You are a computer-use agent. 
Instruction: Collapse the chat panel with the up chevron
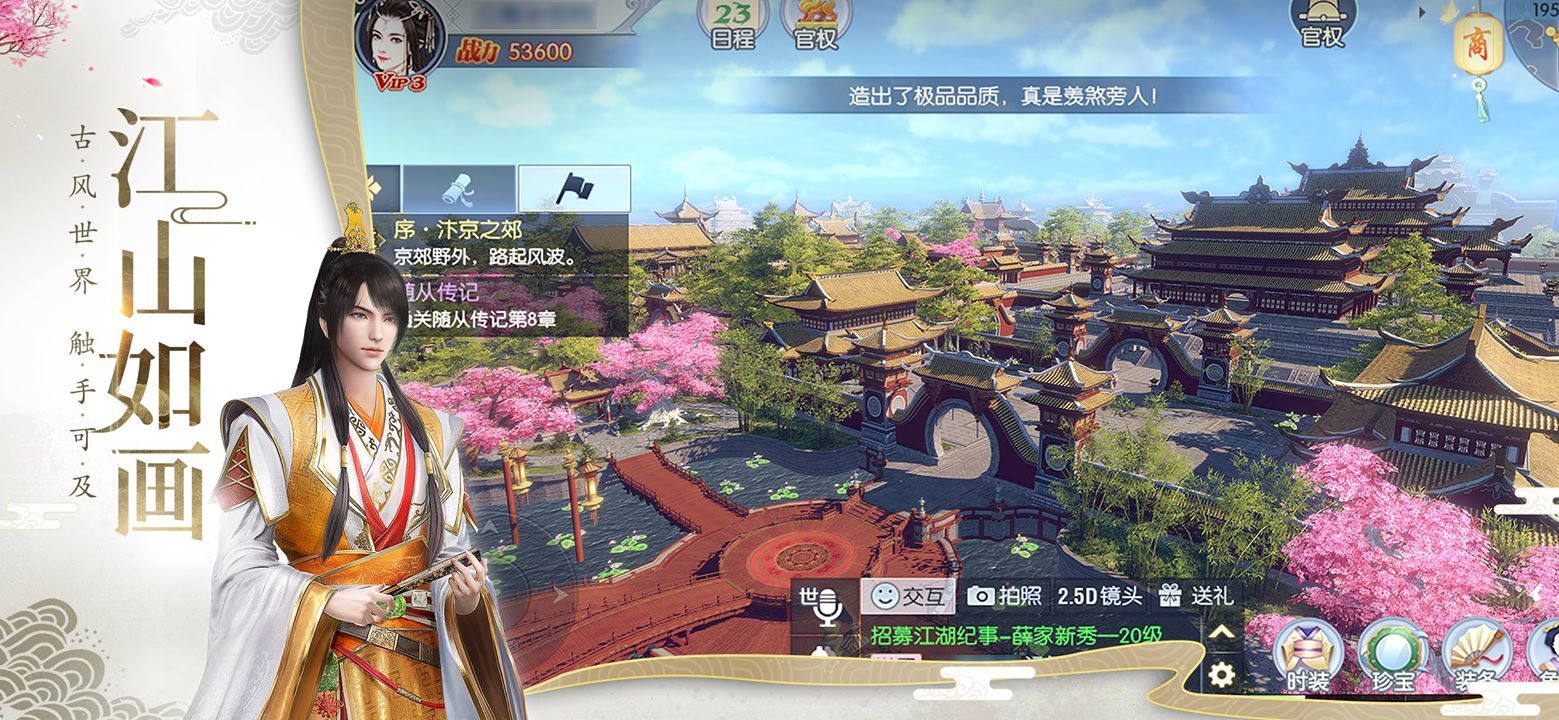[x=1221, y=630]
